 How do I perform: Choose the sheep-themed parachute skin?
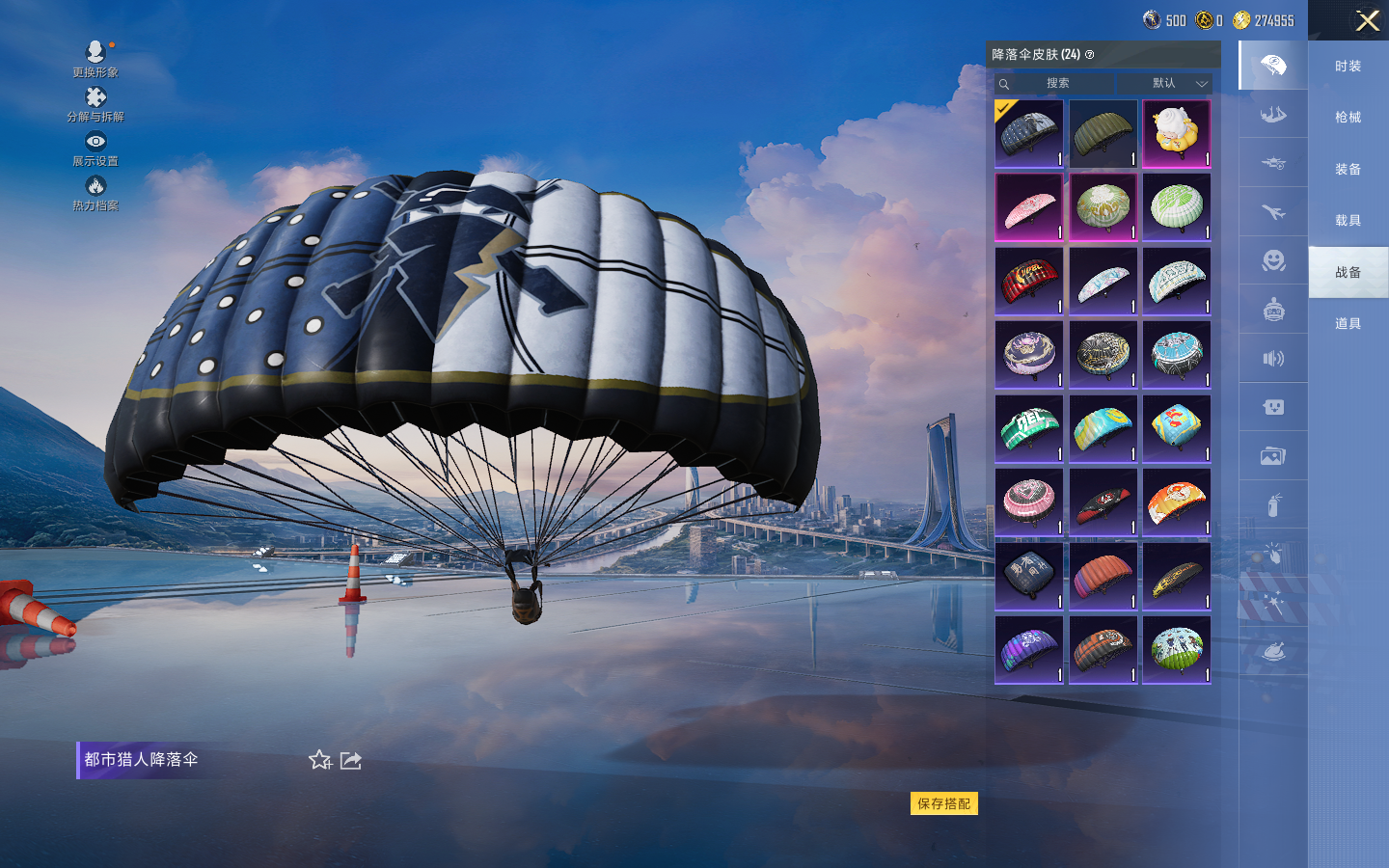(x=1176, y=134)
